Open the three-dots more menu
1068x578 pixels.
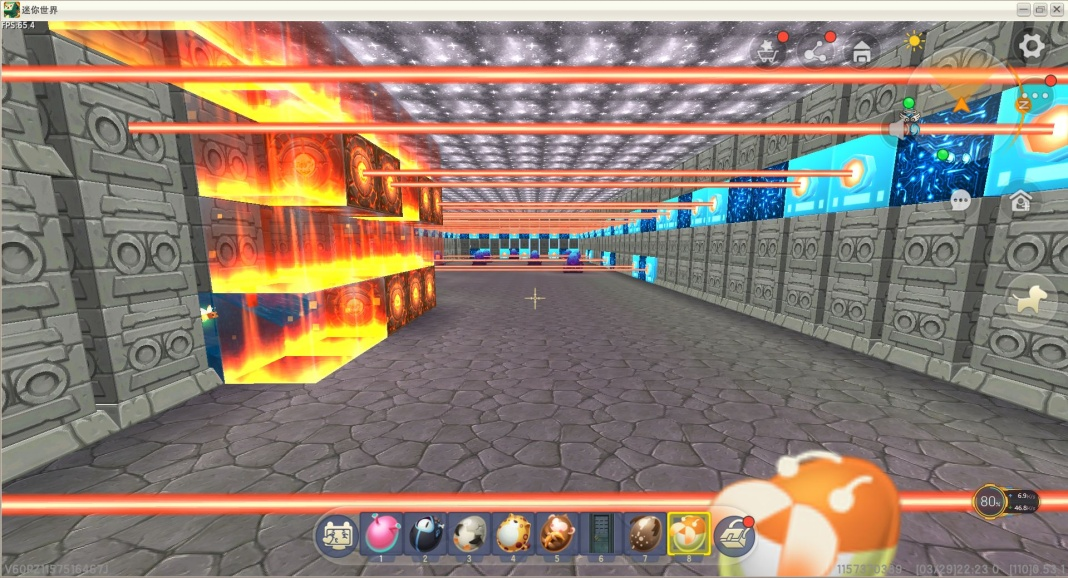tap(1039, 97)
